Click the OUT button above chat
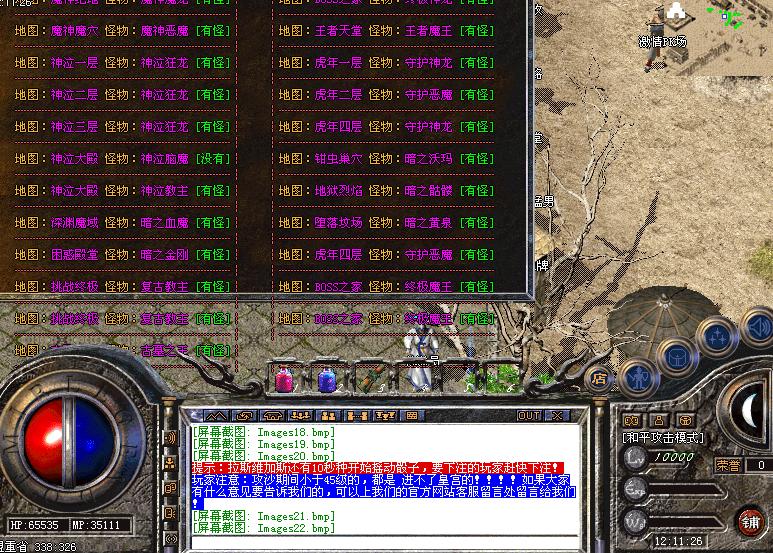 [x=529, y=415]
